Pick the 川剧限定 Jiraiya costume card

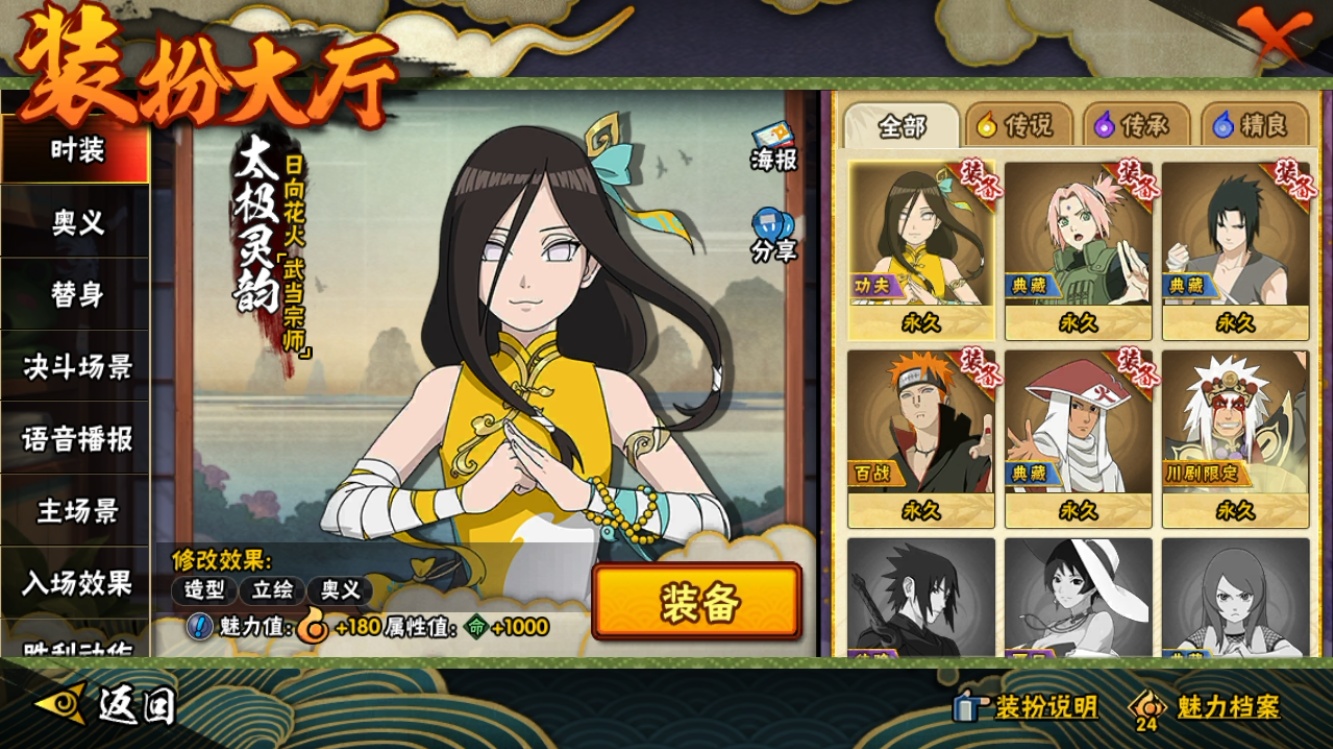1235,438
